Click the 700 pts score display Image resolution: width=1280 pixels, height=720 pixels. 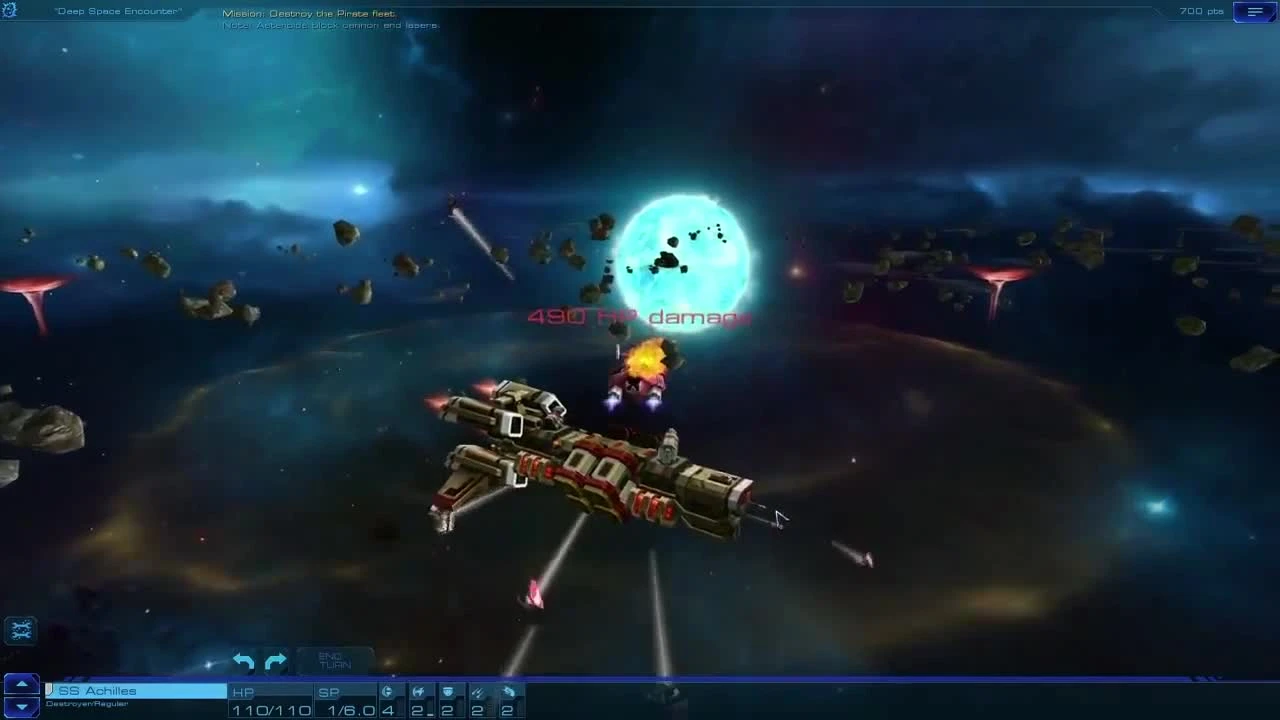(x=1198, y=11)
